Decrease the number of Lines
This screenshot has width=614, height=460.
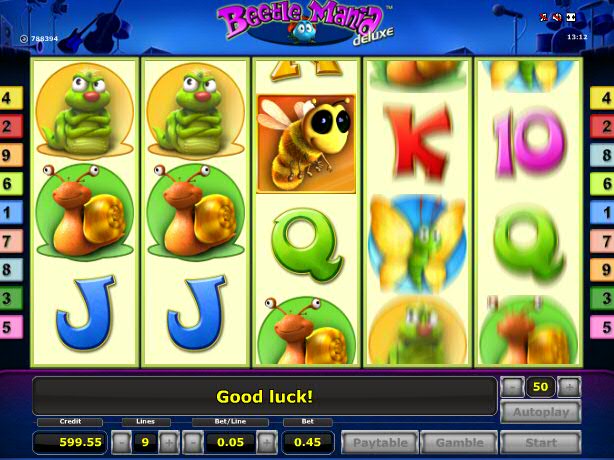(x=119, y=442)
